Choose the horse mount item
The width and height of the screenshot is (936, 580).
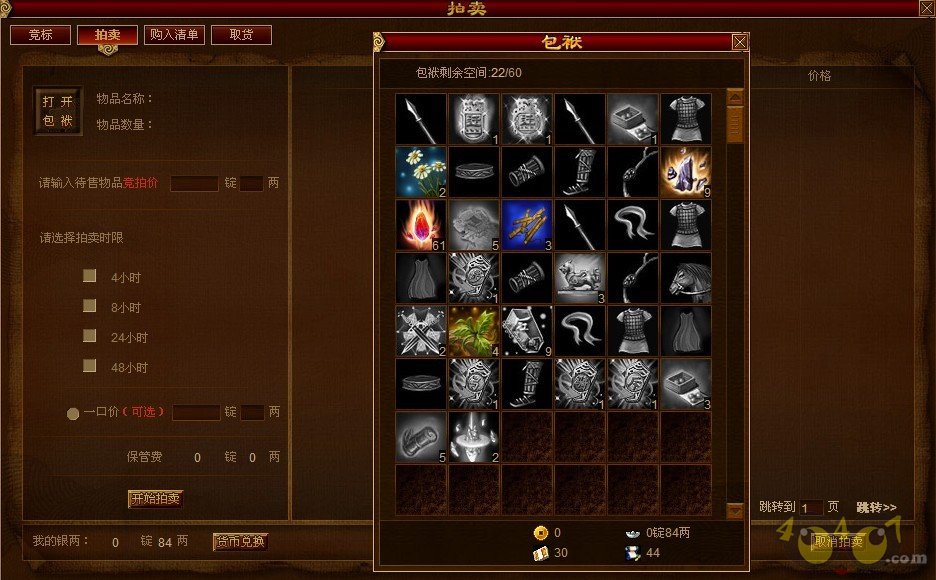coord(686,278)
